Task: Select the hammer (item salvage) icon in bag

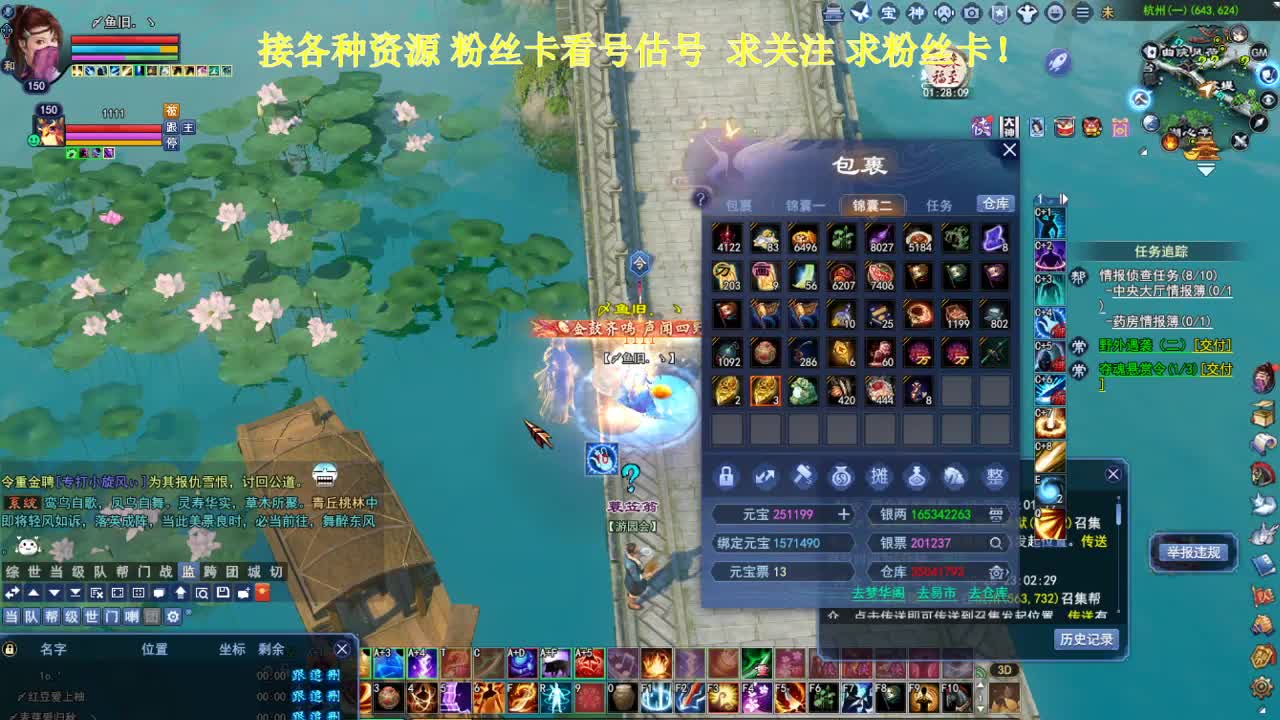Action: 803,476
